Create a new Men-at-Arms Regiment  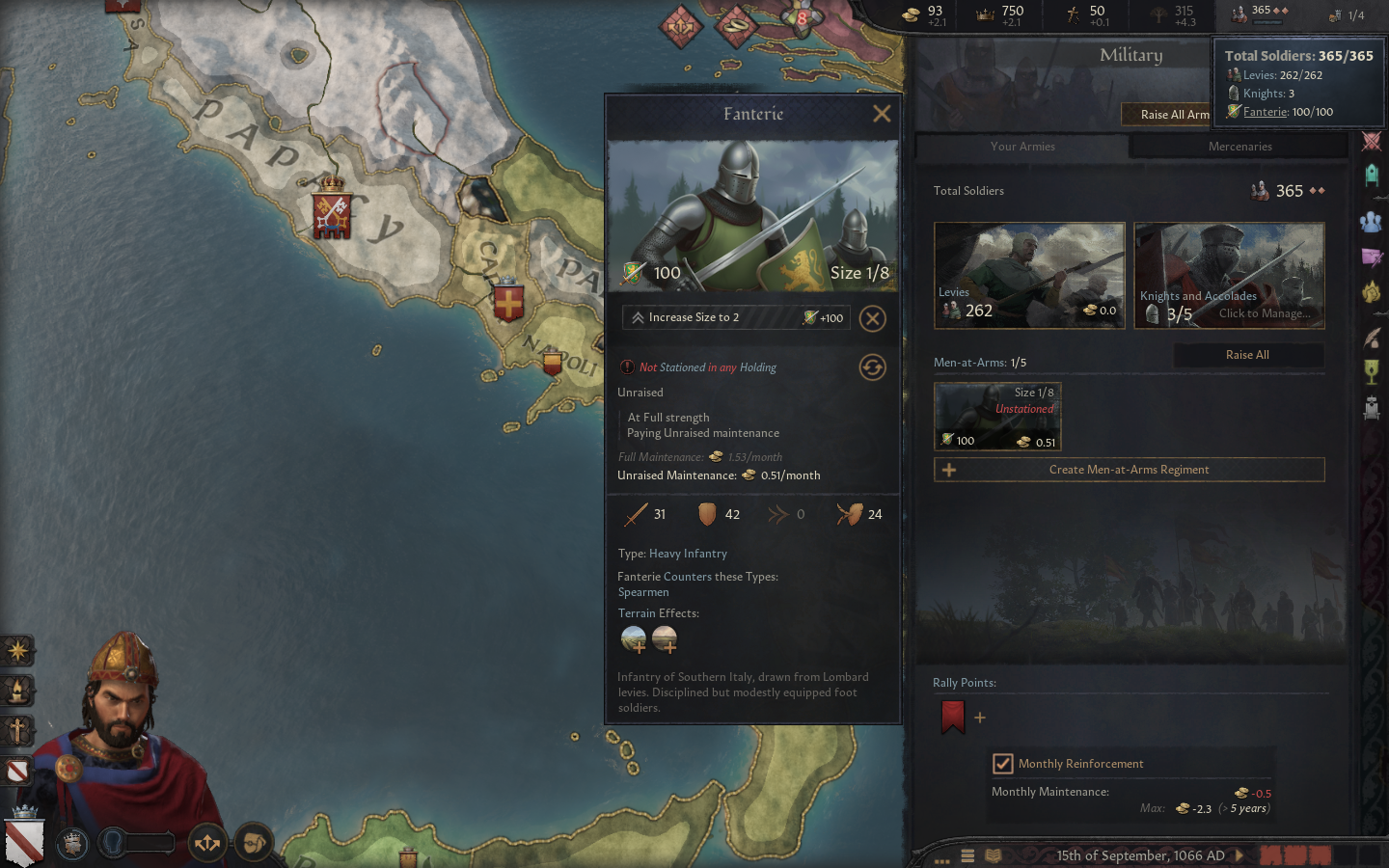tap(1129, 470)
